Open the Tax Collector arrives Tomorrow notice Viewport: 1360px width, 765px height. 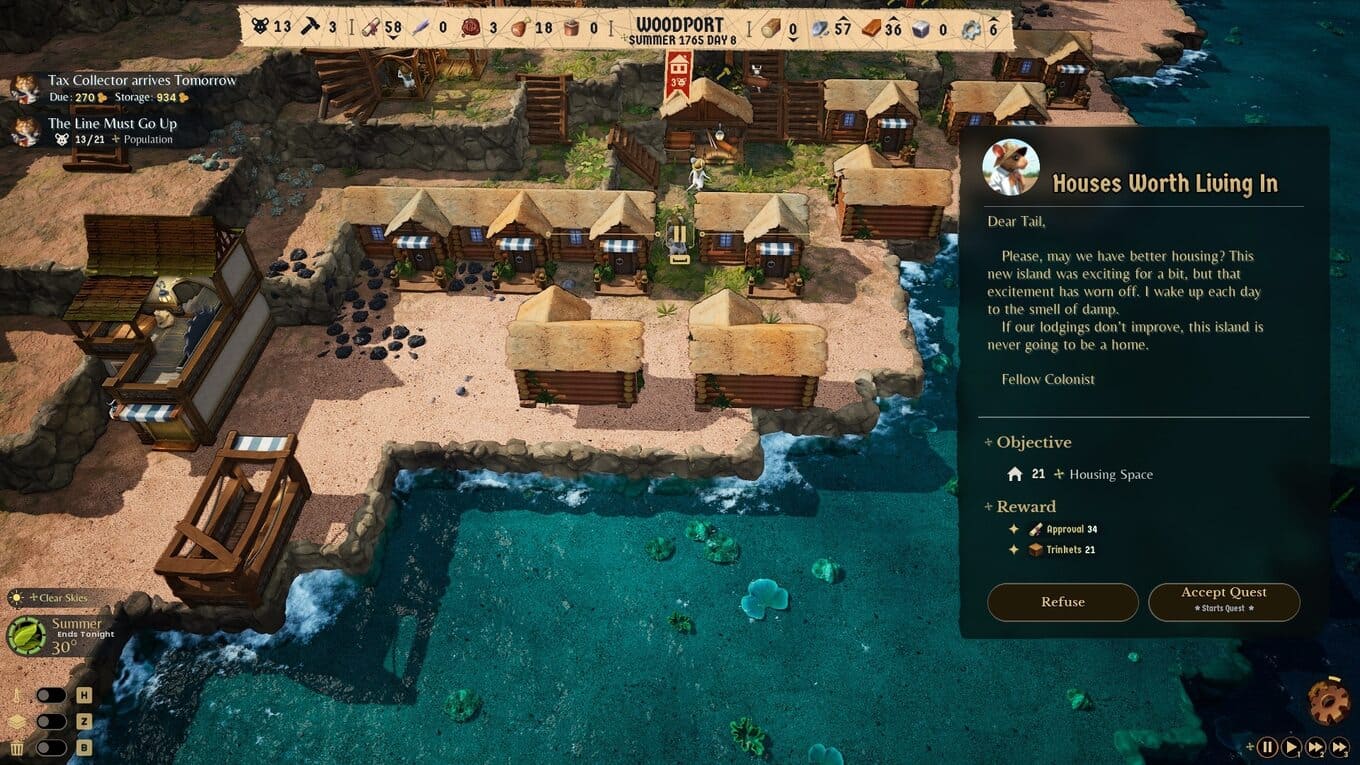coord(142,80)
